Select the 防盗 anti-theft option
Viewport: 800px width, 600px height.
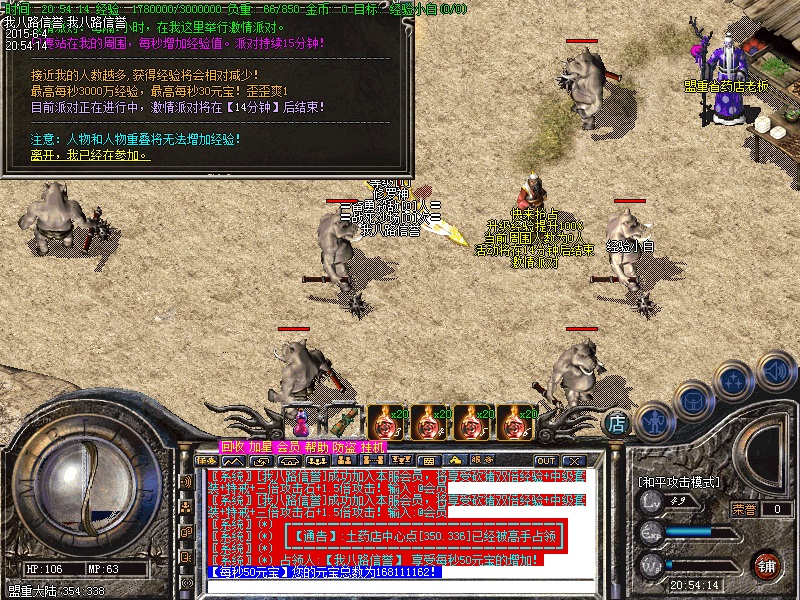[x=345, y=446]
